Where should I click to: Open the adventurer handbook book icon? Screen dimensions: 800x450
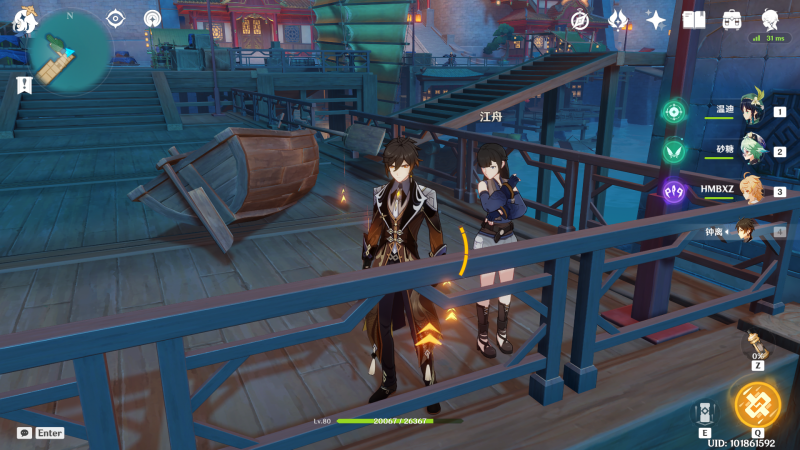[x=693, y=19]
